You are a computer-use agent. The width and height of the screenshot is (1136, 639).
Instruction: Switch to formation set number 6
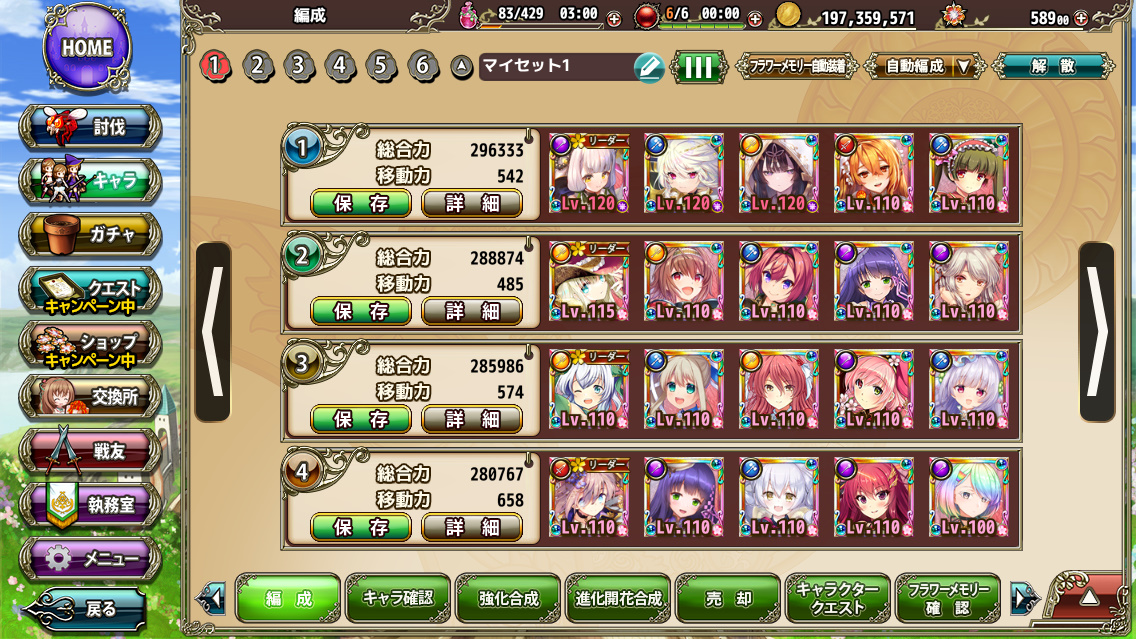(x=423, y=66)
